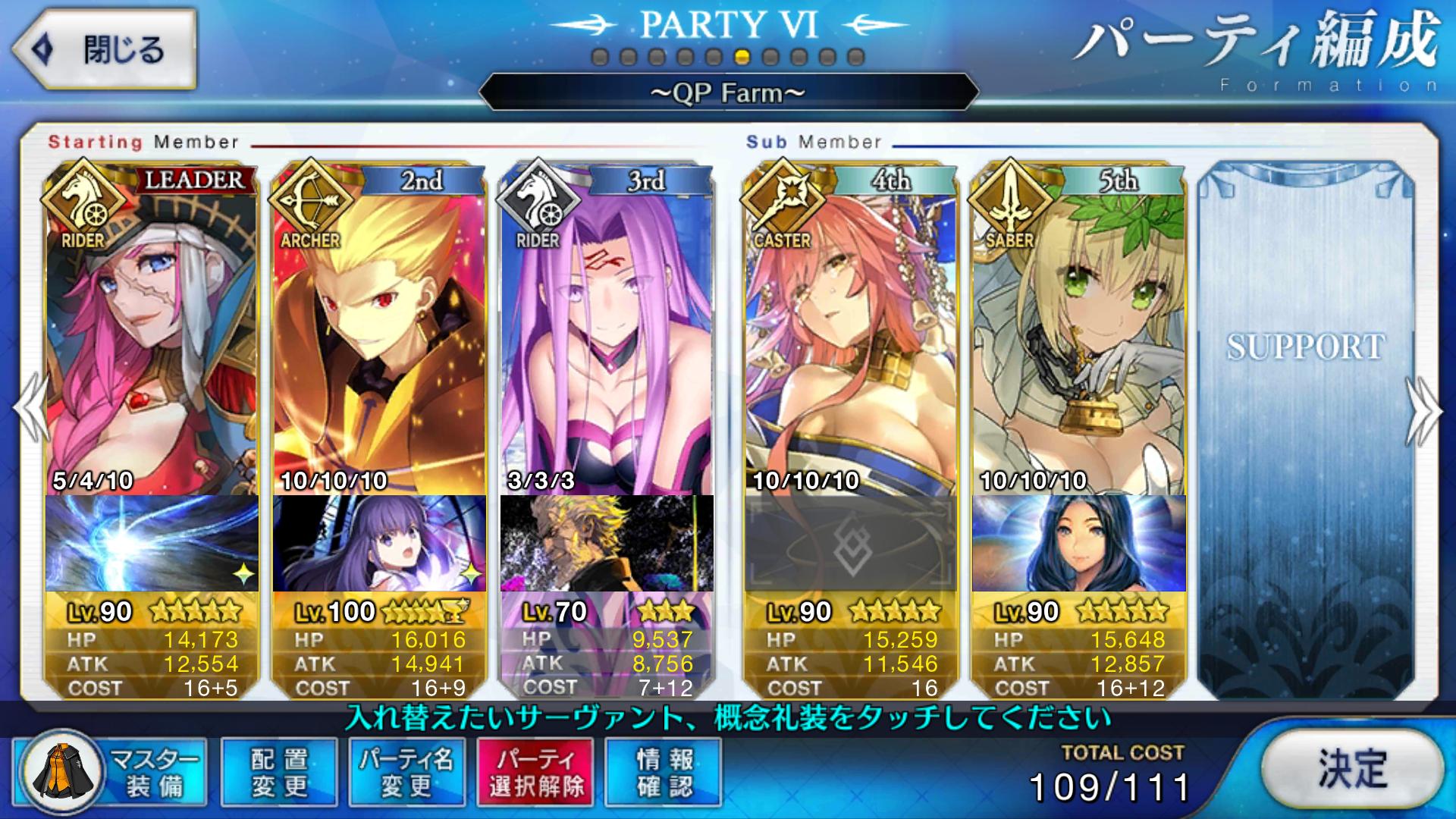The width and height of the screenshot is (1456, 819).
Task: Tap the Caster's empty craft essence slot
Action: pos(851,543)
